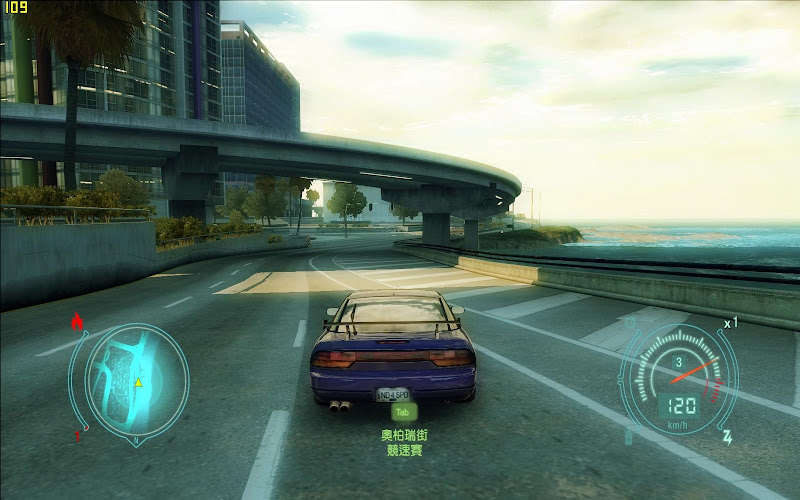Select the red flame heat icon
Image resolution: width=800 pixels, height=500 pixels.
(x=76, y=323)
